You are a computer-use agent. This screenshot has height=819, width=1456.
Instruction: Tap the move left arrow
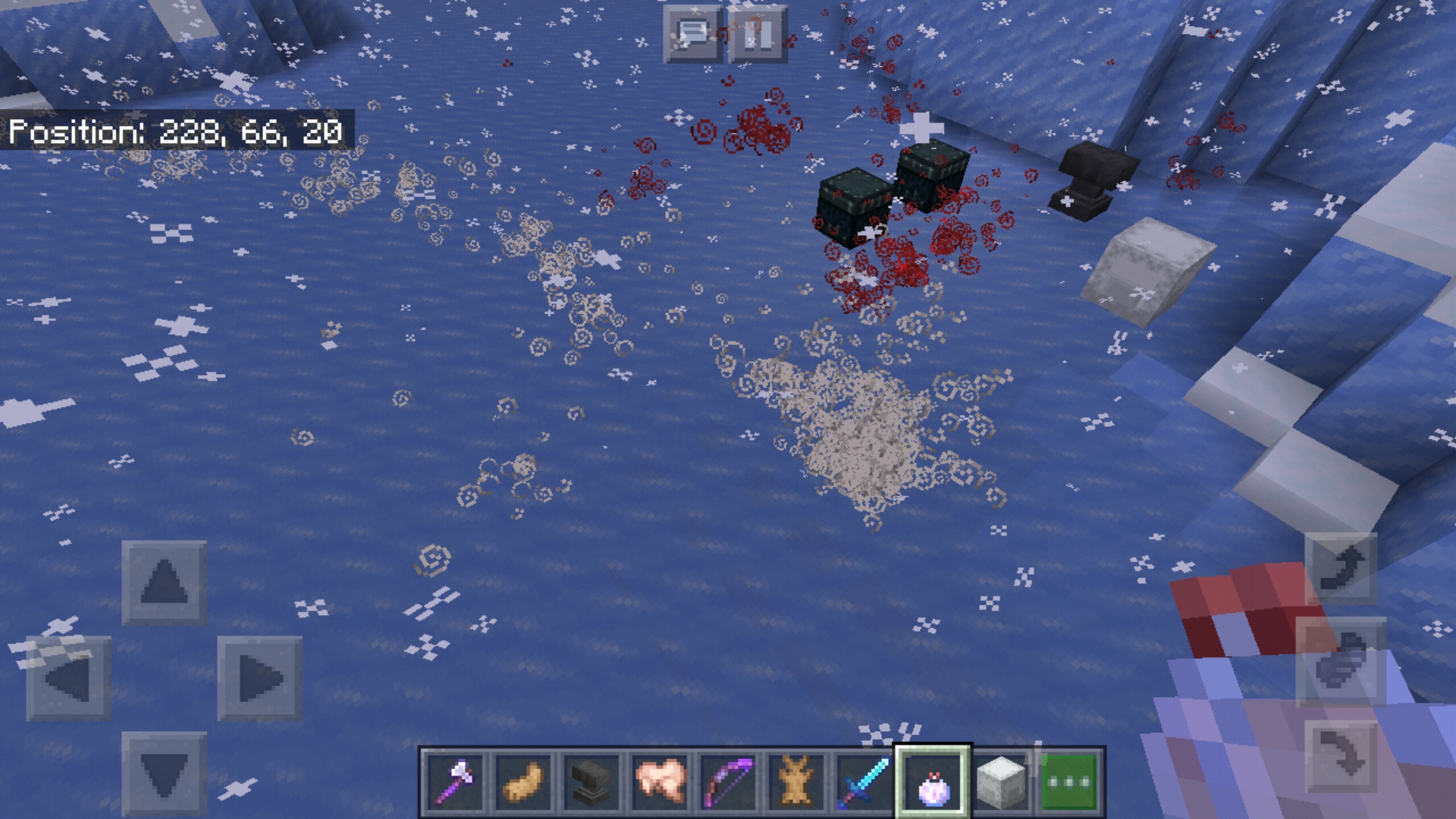click(69, 678)
